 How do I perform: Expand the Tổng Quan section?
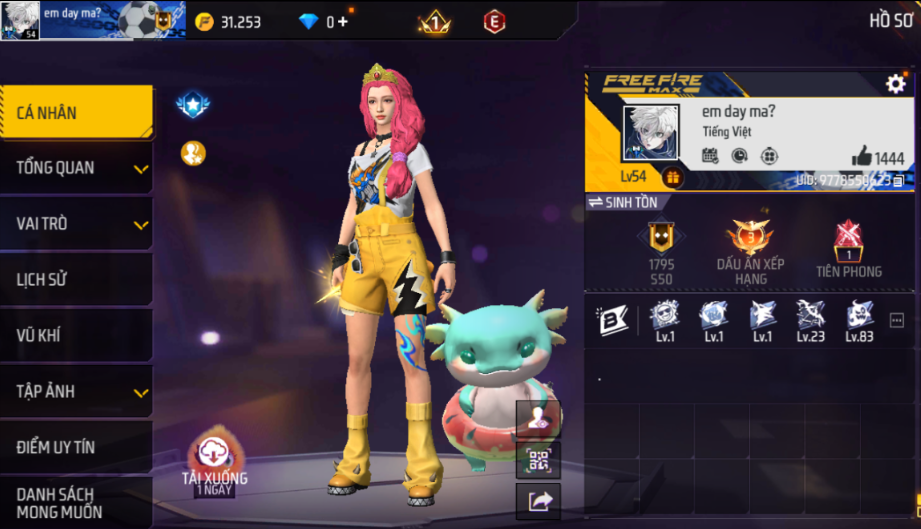pos(76,167)
